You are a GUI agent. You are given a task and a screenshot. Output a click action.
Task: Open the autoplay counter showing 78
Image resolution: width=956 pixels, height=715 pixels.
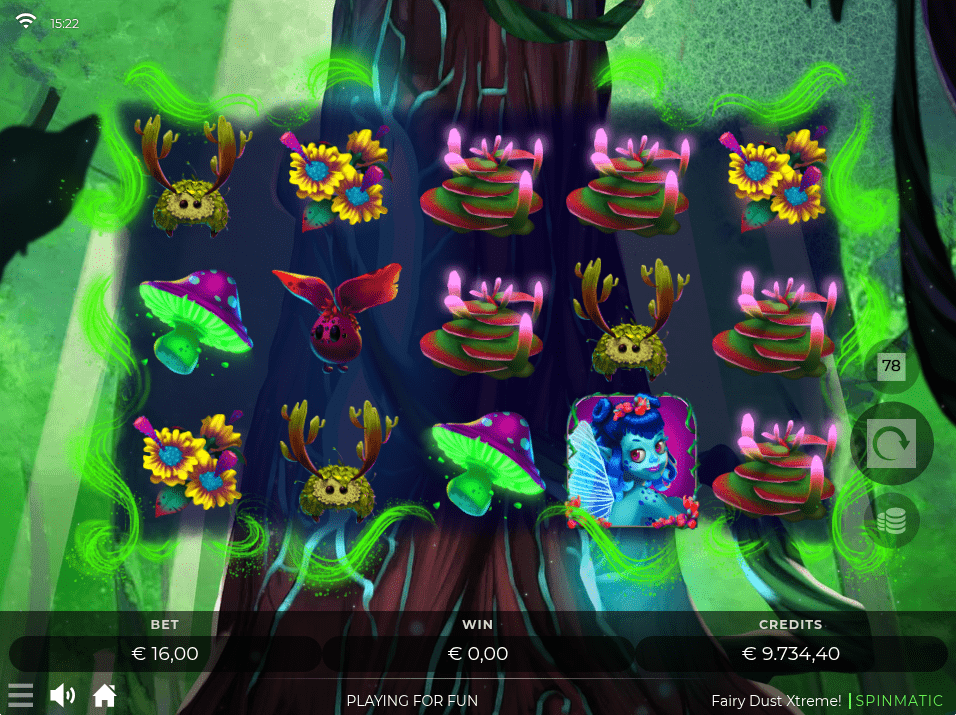pos(891,367)
